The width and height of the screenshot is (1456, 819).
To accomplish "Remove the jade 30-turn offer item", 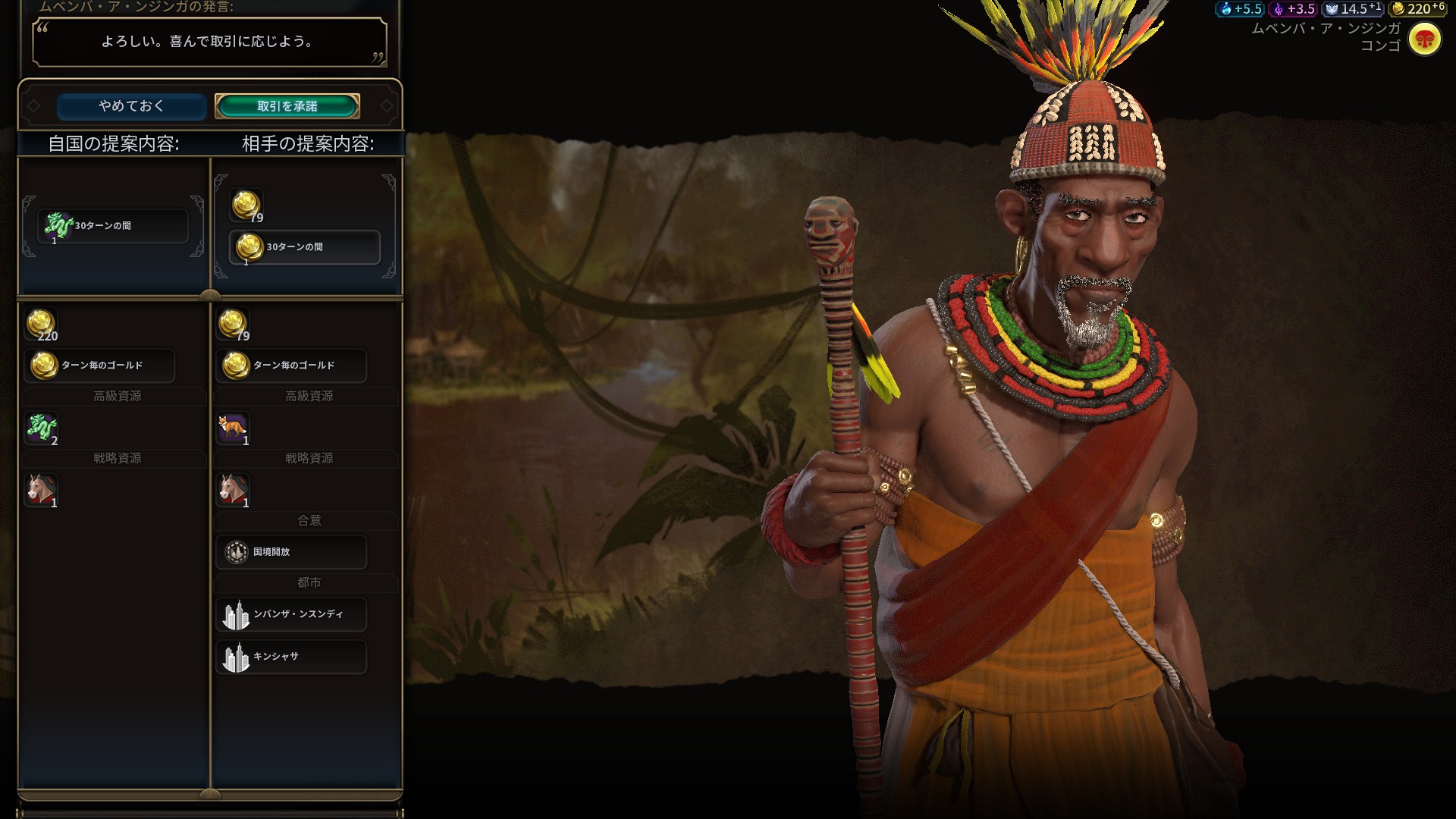I will coord(113,226).
